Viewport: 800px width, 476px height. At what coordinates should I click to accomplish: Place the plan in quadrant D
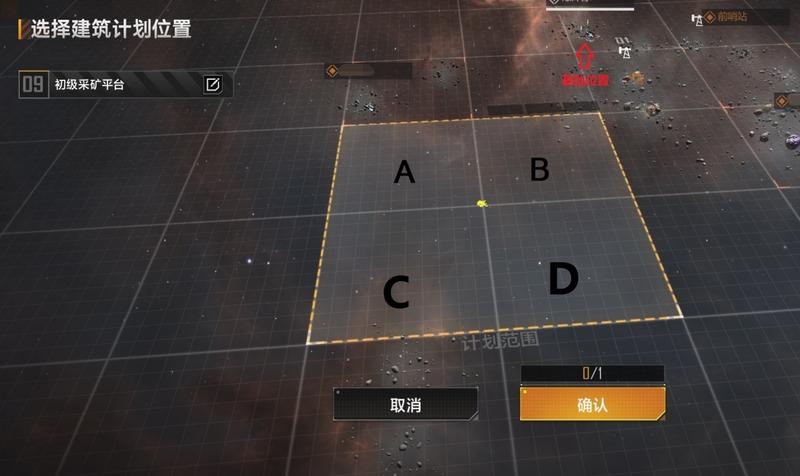[563, 280]
